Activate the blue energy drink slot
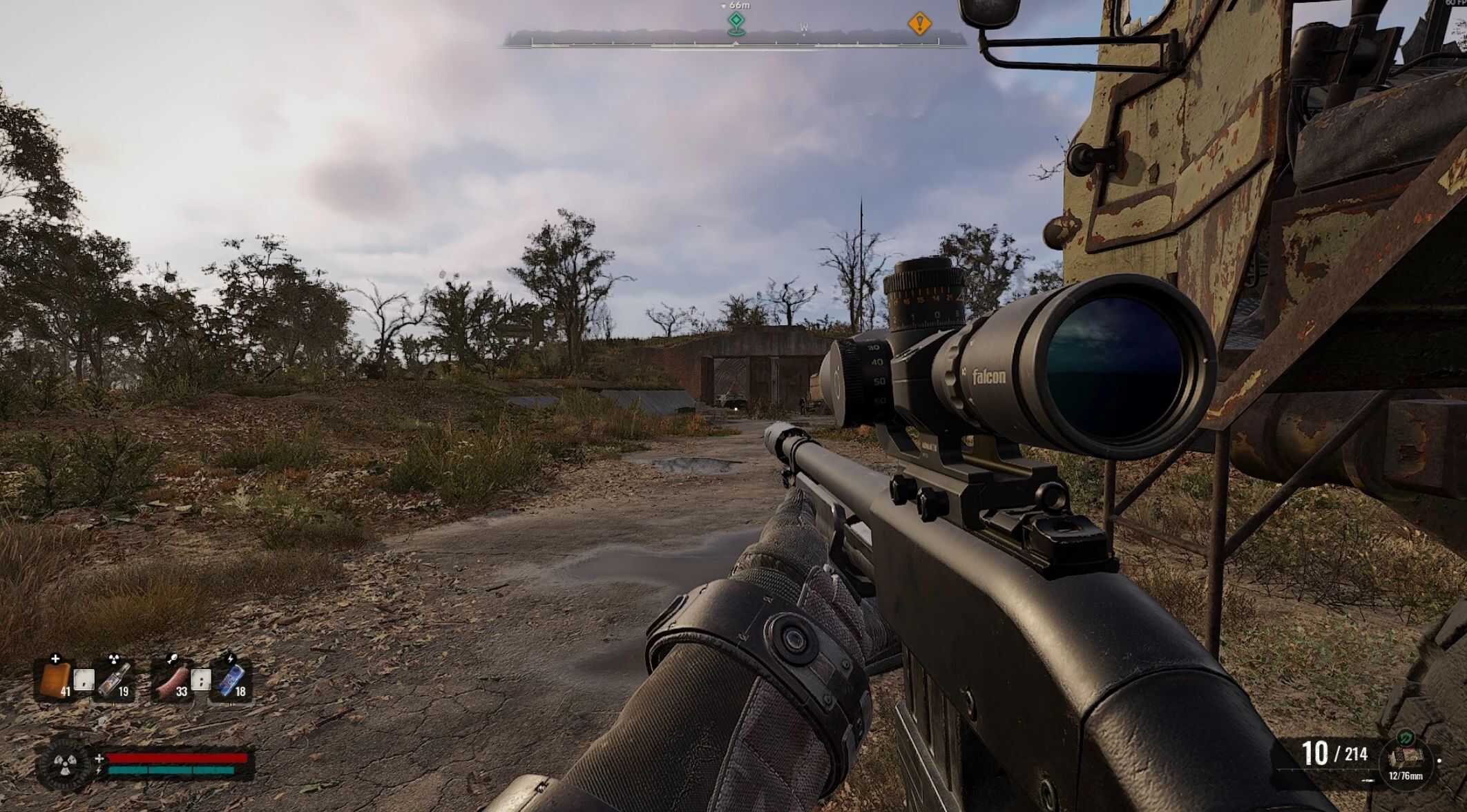This screenshot has height=812, width=1467. tap(231, 679)
